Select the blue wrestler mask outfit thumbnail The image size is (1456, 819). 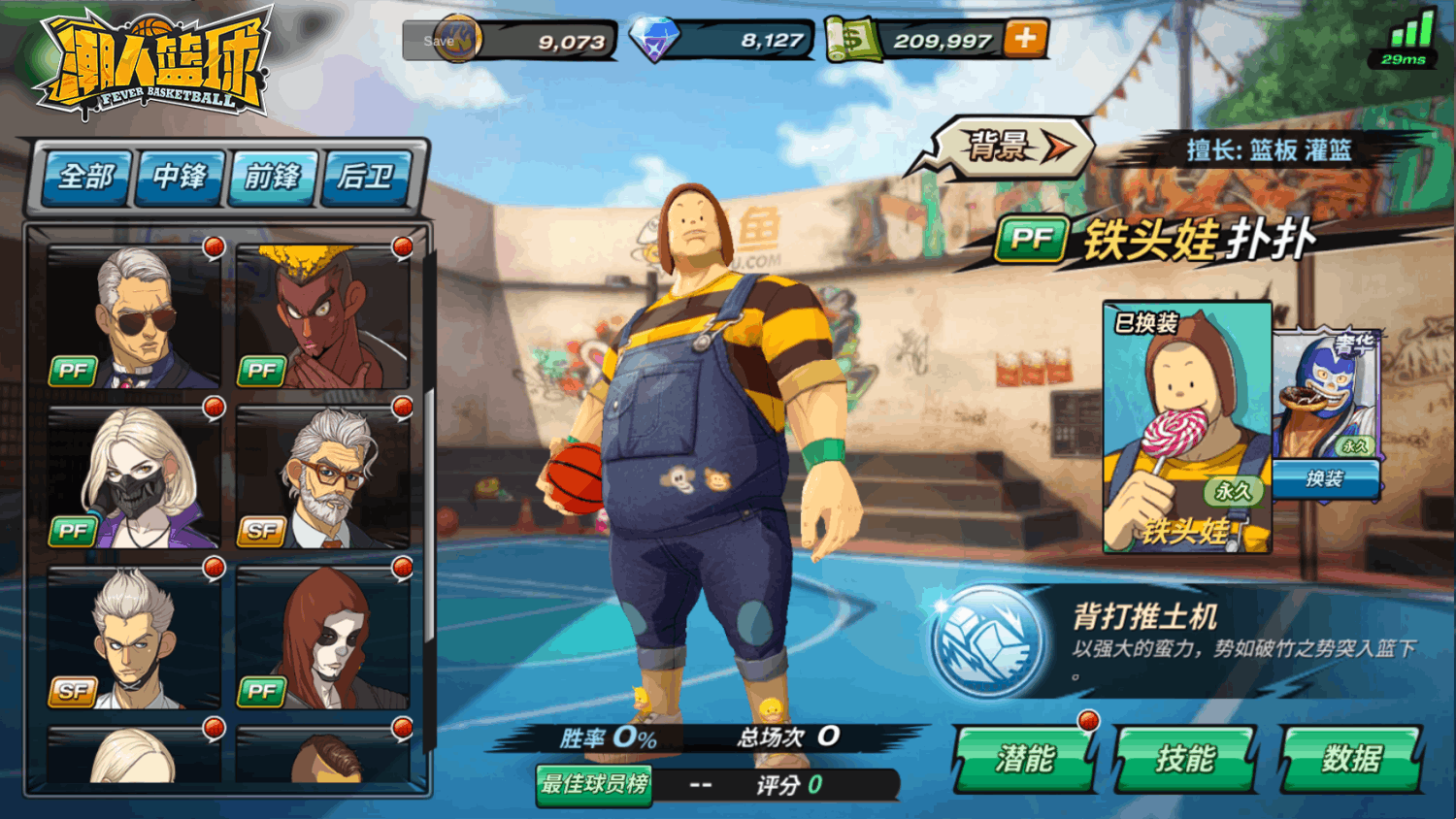coord(1325,393)
